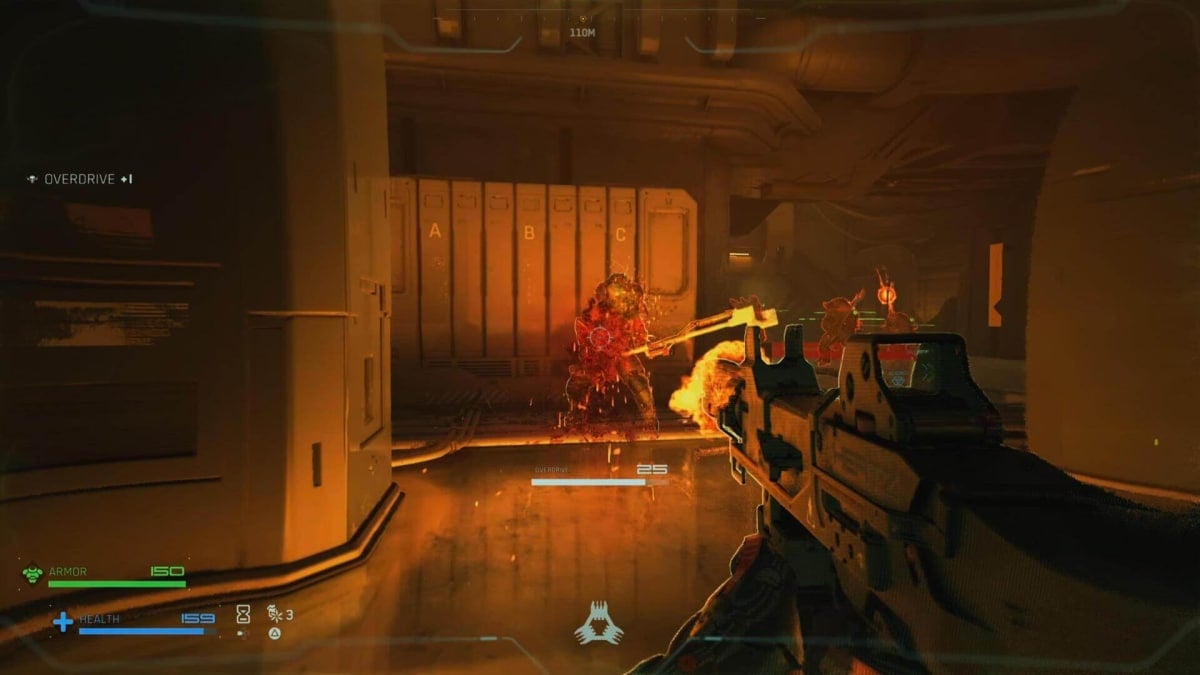Select the blue health cross icon
The height and width of the screenshot is (675, 1200).
pyautogui.click(x=62, y=622)
